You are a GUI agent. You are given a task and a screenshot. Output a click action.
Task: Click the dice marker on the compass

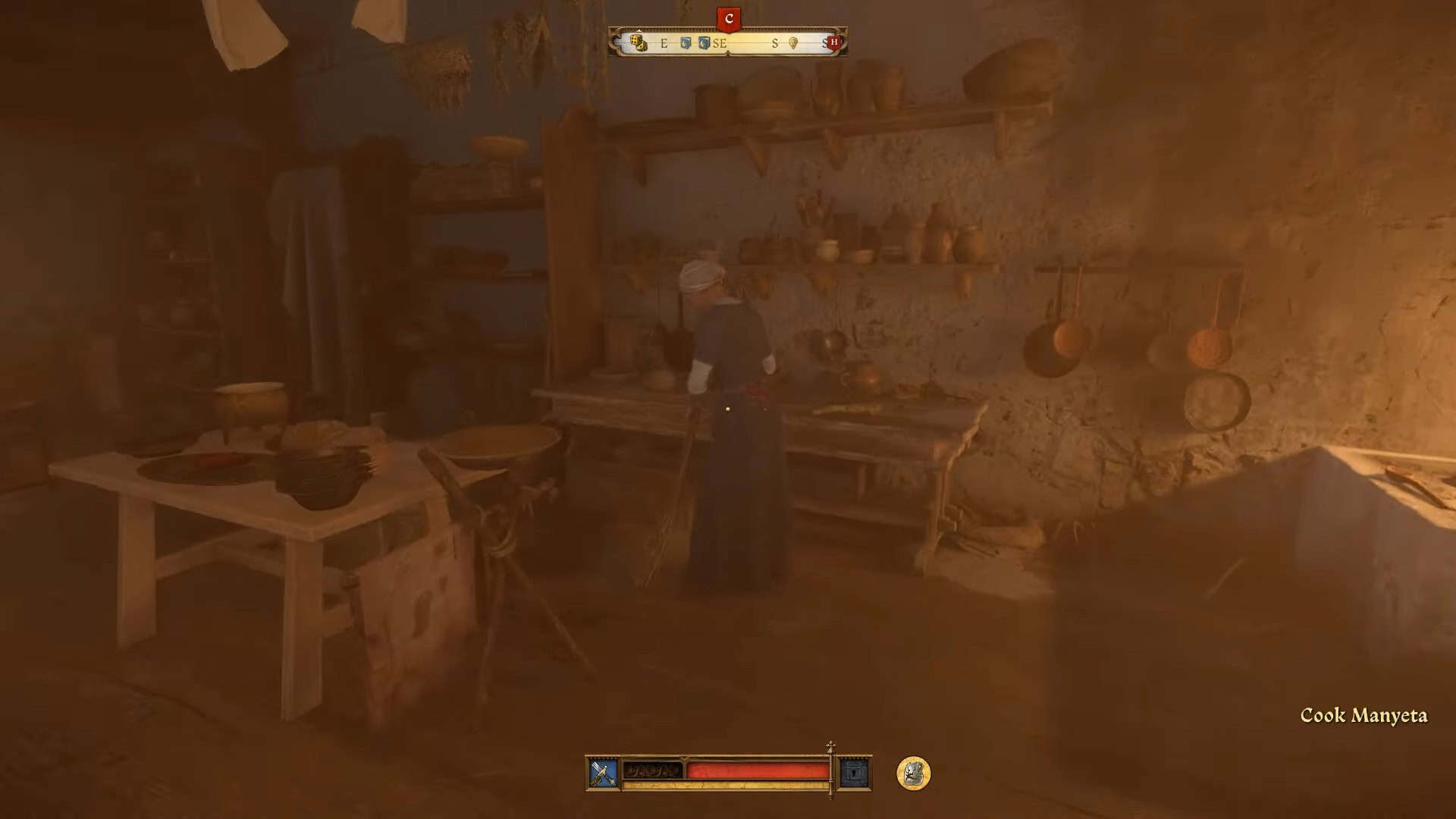click(639, 42)
